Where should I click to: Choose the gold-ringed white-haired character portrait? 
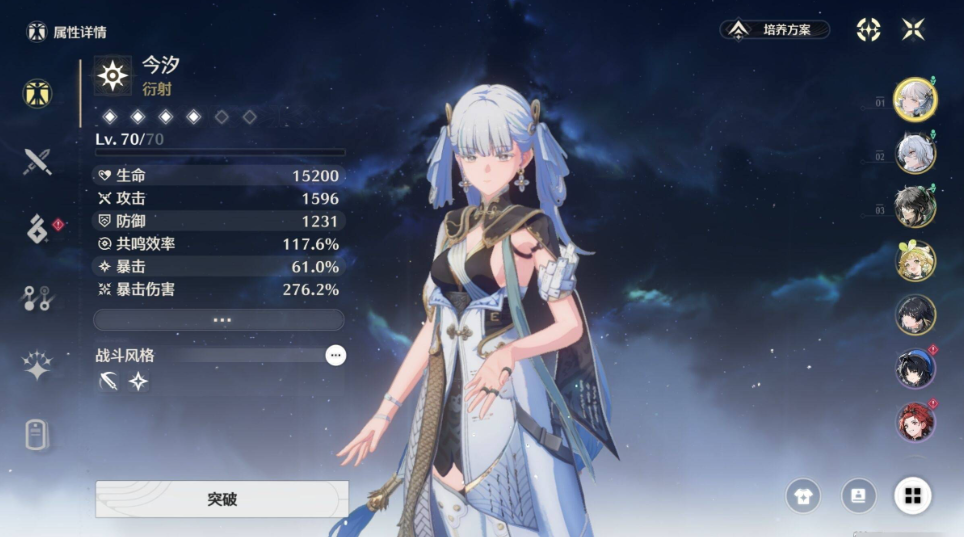coord(915,99)
